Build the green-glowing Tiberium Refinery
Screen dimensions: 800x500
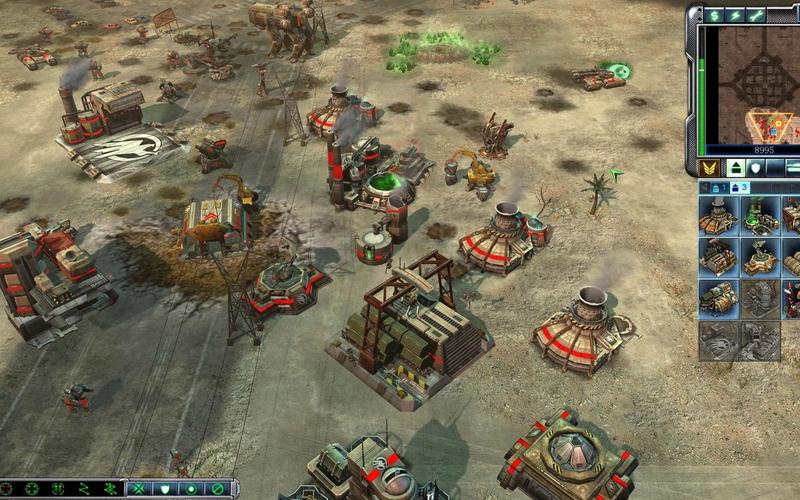760,216
